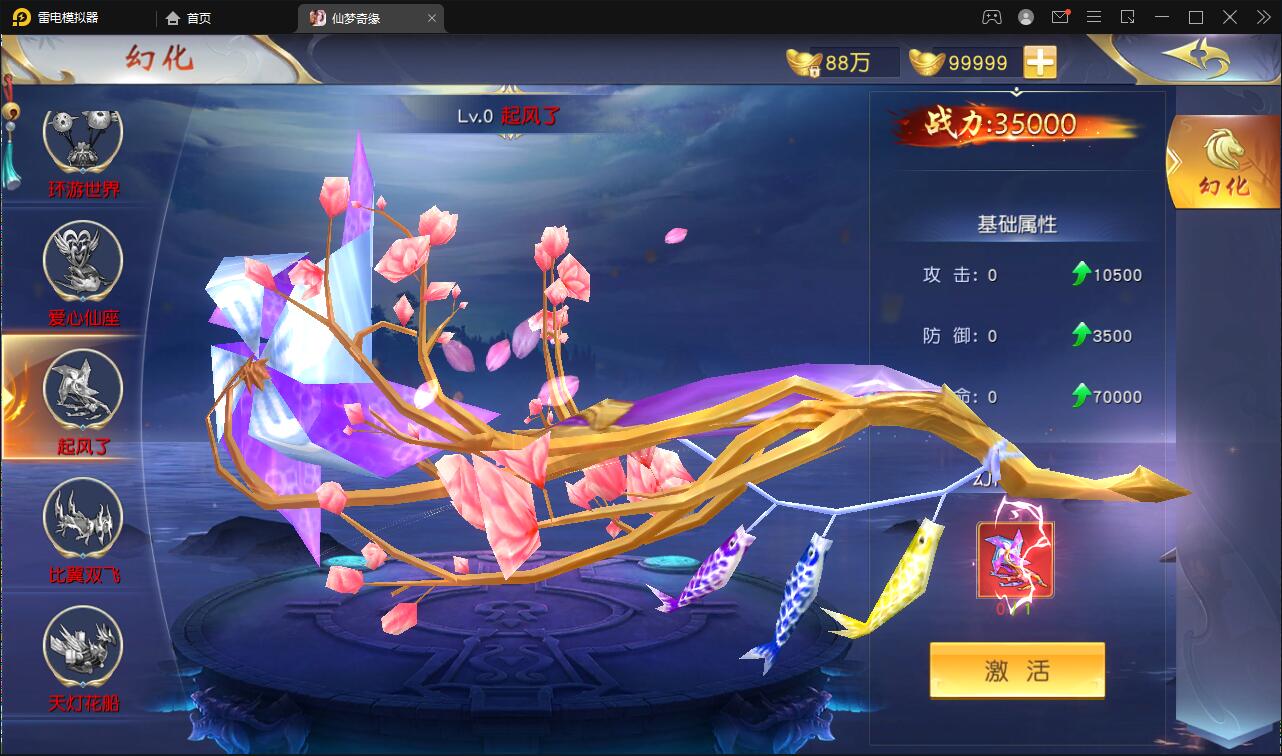The height and width of the screenshot is (756, 1282).
Task: Open the hamburger menu in emulator titlebar
Action: 1094,17
